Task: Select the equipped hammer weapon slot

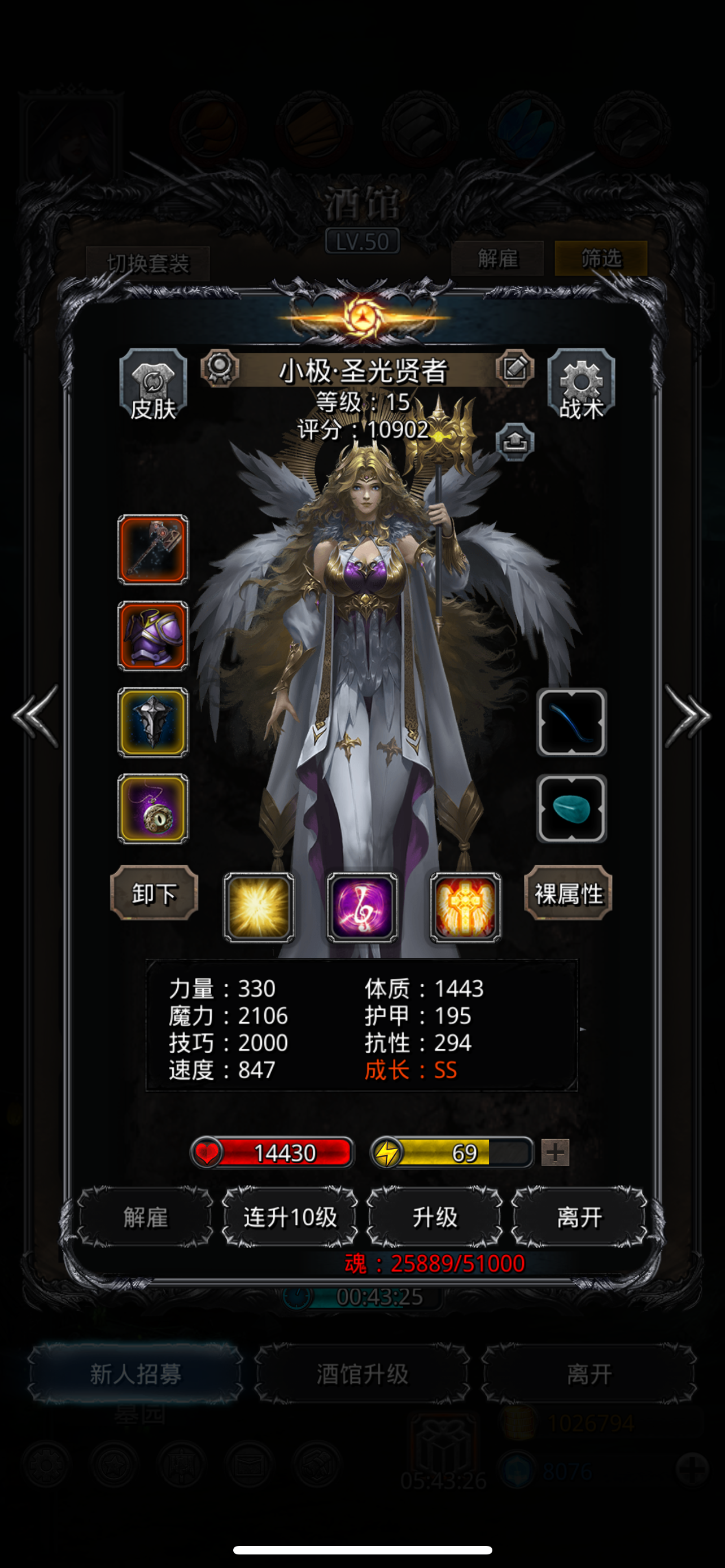Action: click(x=153, y=550)
